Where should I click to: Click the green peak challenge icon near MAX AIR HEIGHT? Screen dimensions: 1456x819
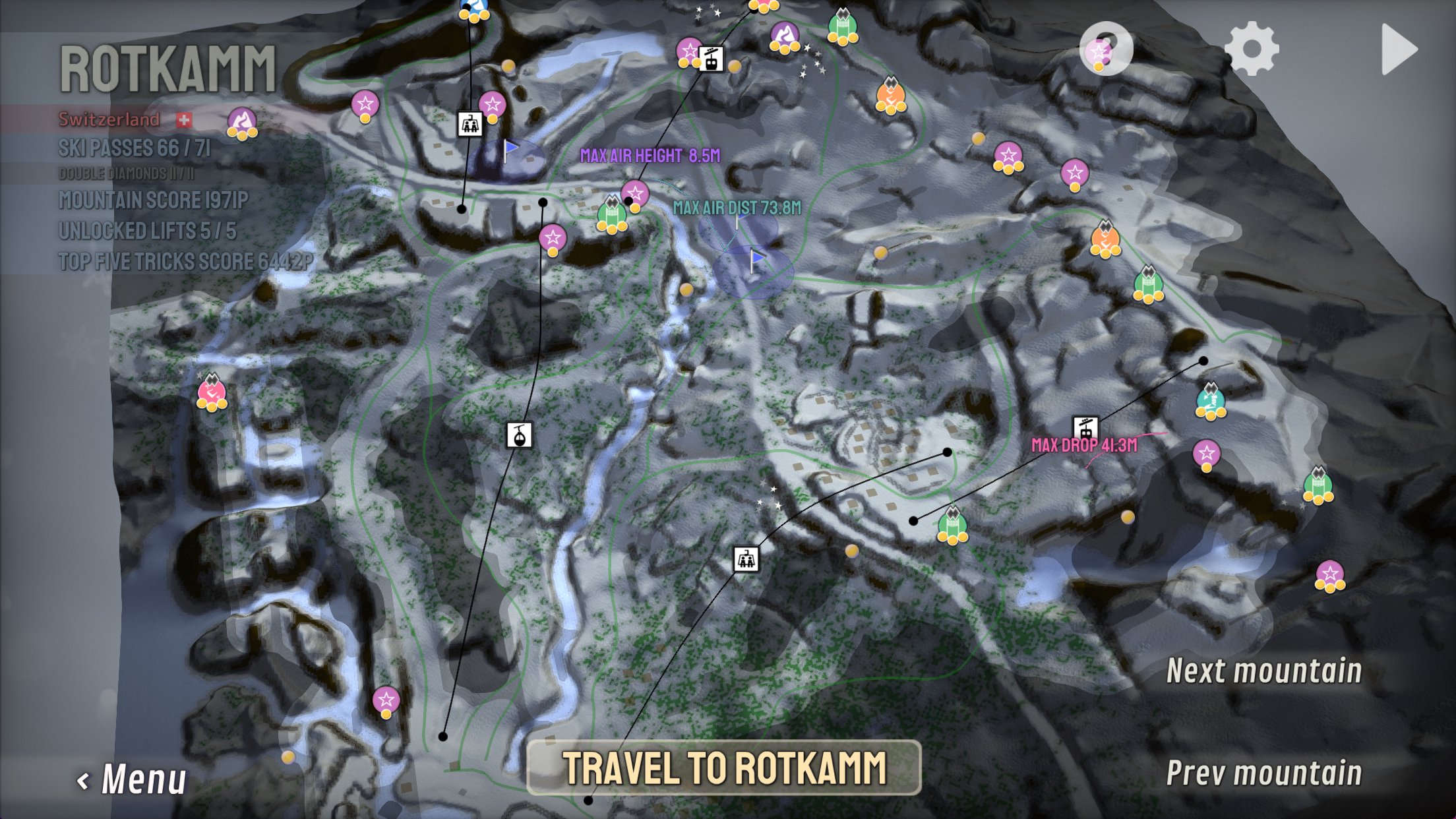613,214
